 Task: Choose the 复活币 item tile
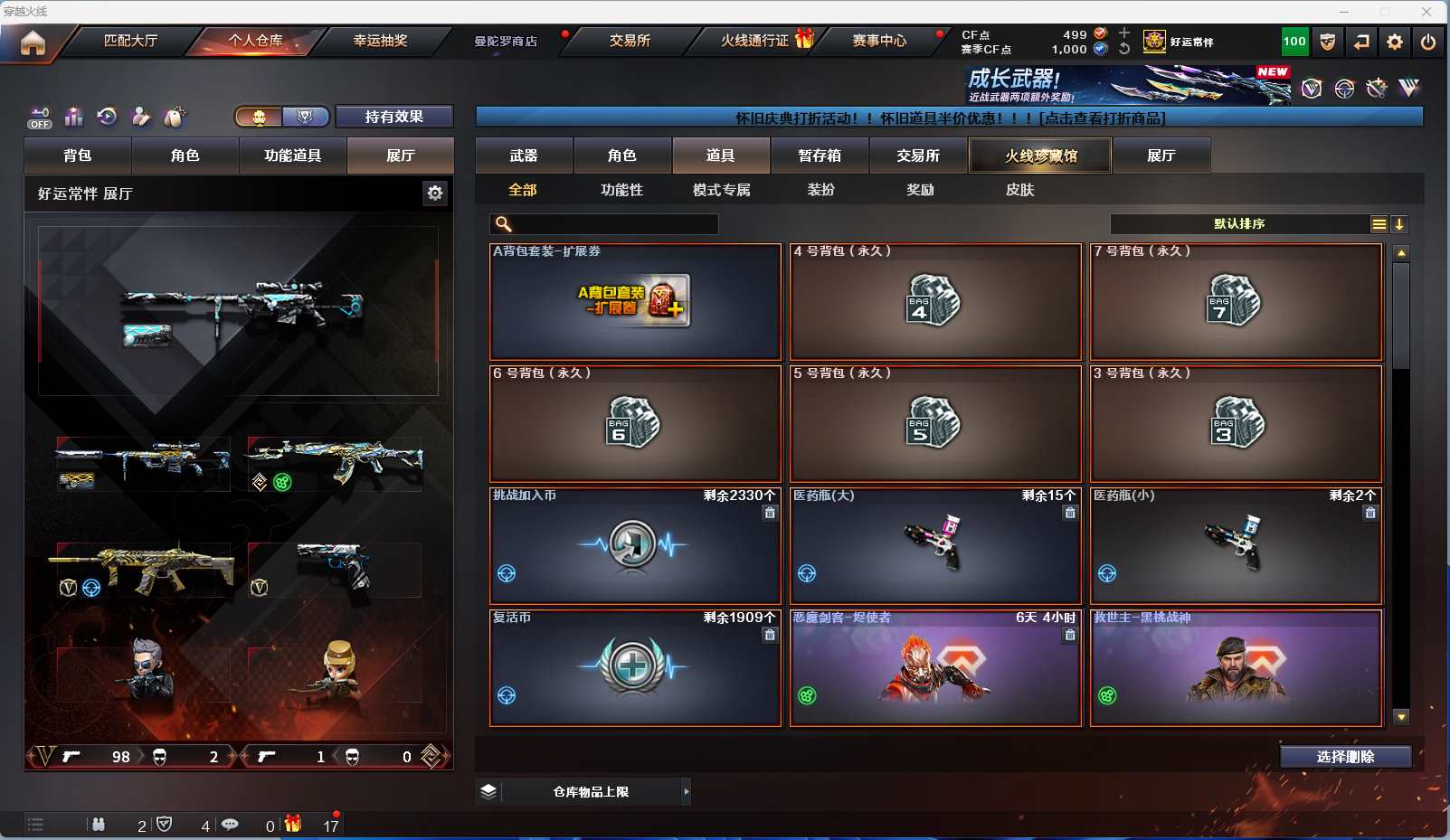635,668
